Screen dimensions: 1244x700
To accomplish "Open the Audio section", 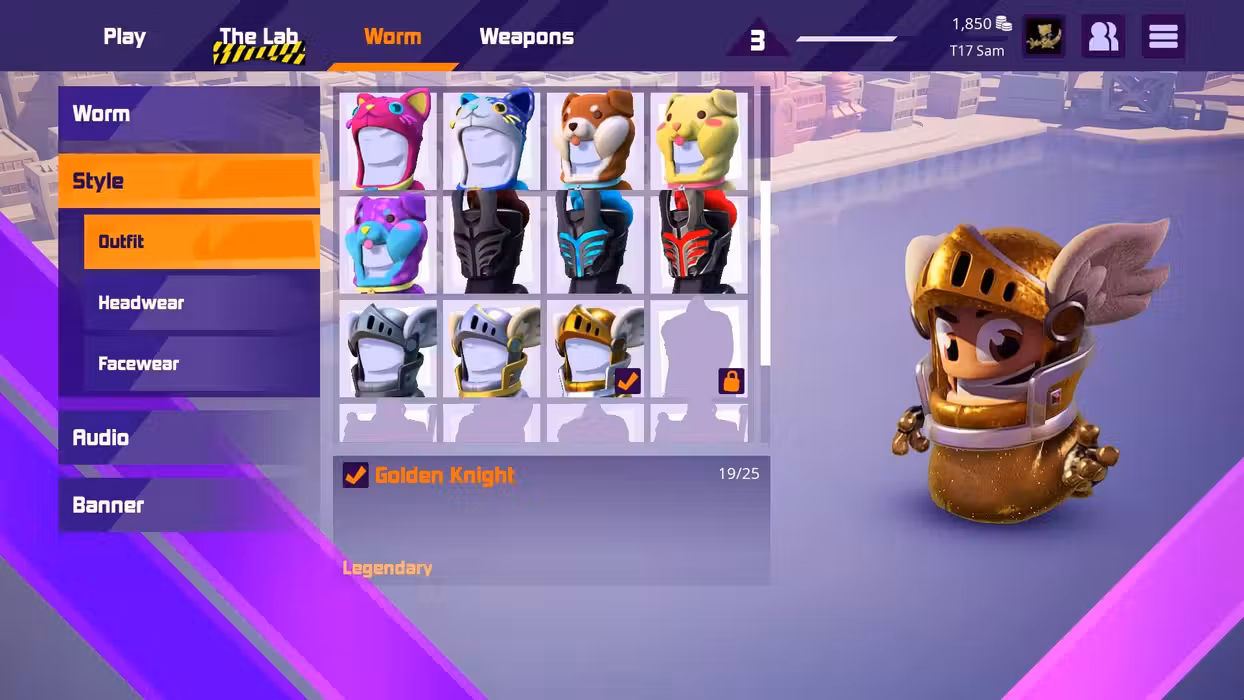I will 189,438.
